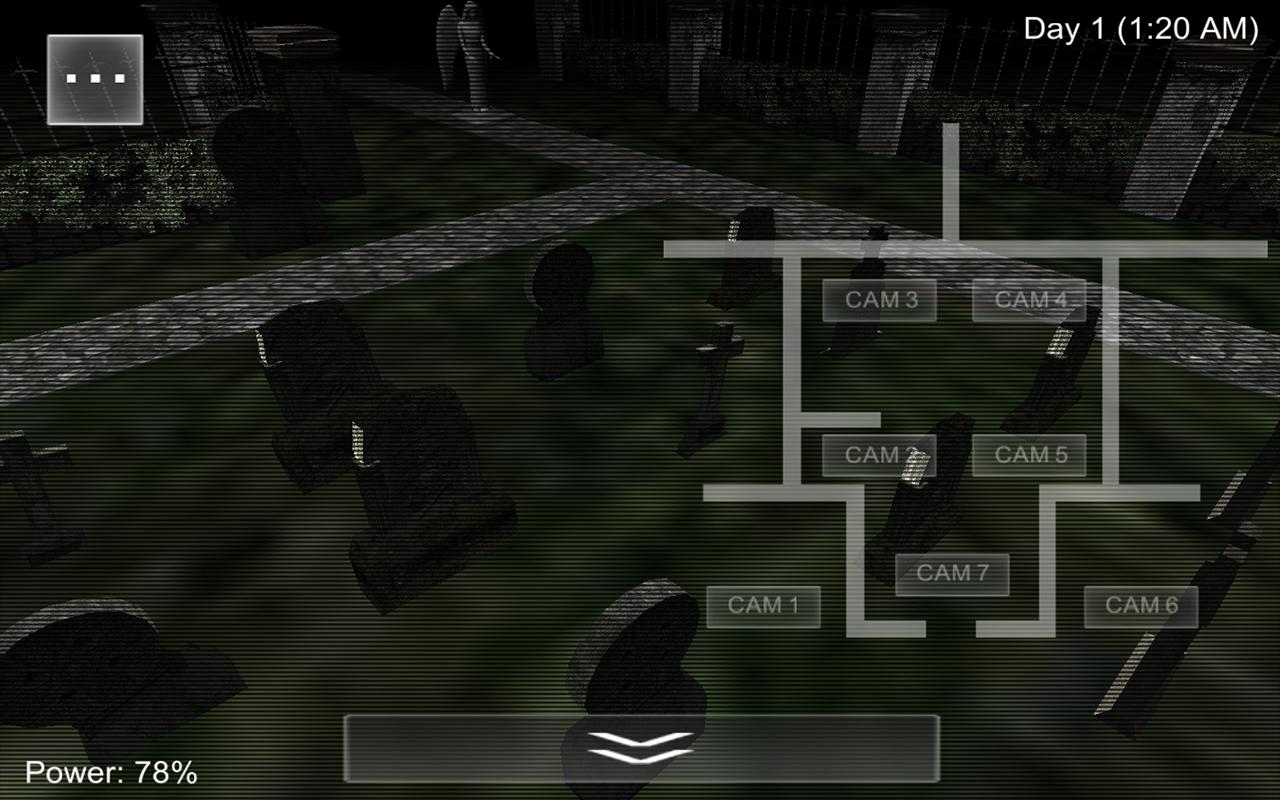Image resolution: width=1280 pixels, height=800 pixels.
Task: Collapse the monitor with the double-chevron button
Action: [x=640, y=748]
